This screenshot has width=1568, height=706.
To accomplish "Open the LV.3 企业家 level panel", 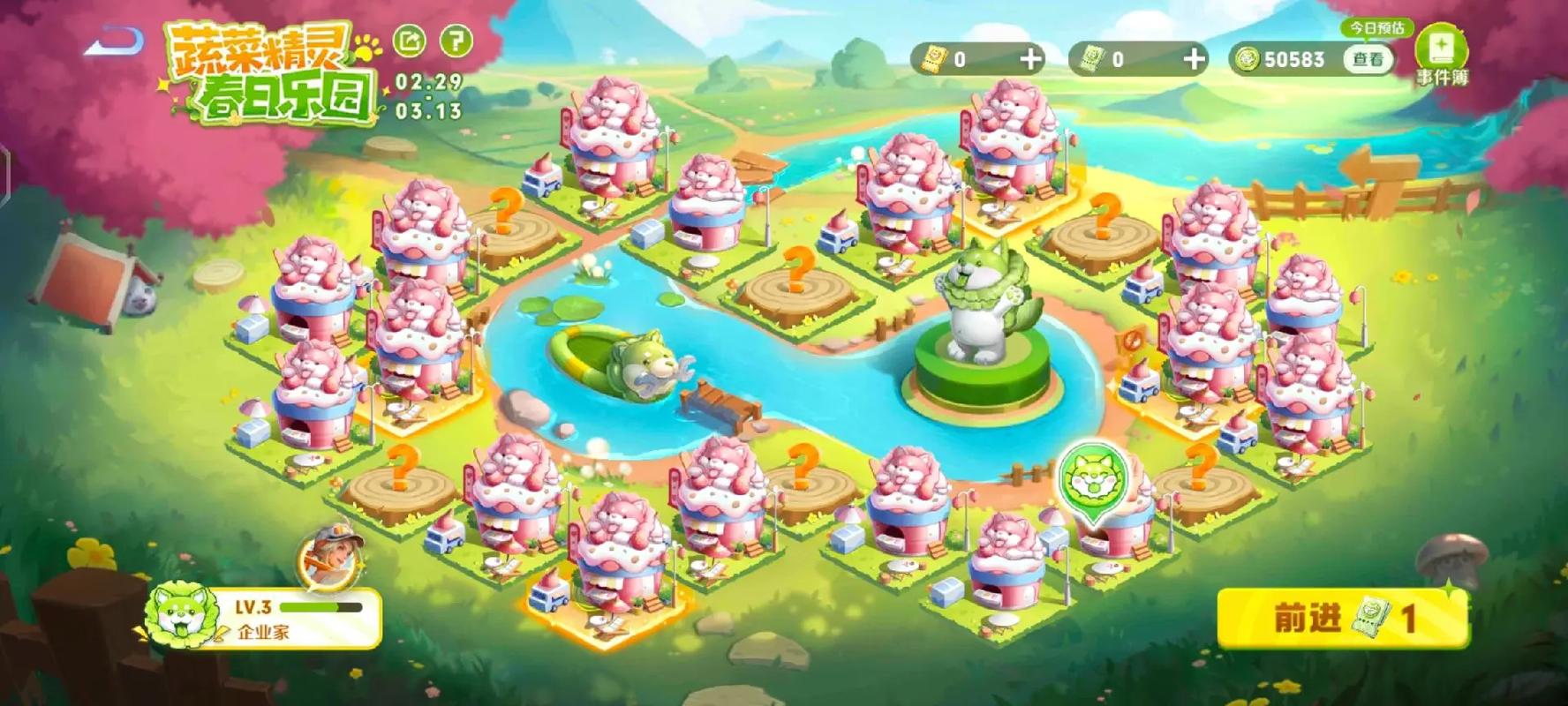I will pos(265,619).
